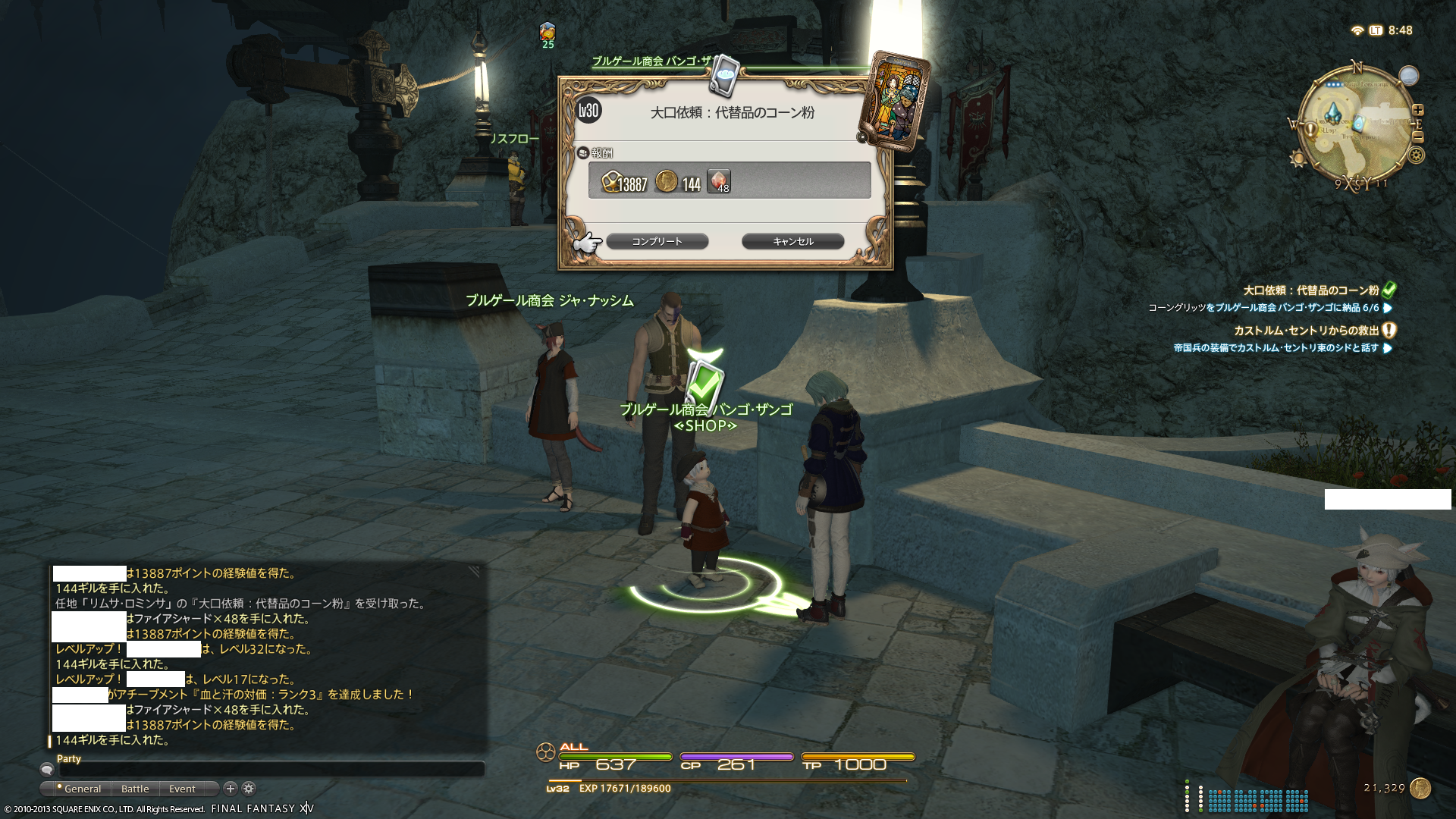Switch to the Battle chat tab
The image size is (1456, 819).
pyautogui.click(x=135, y=789)
